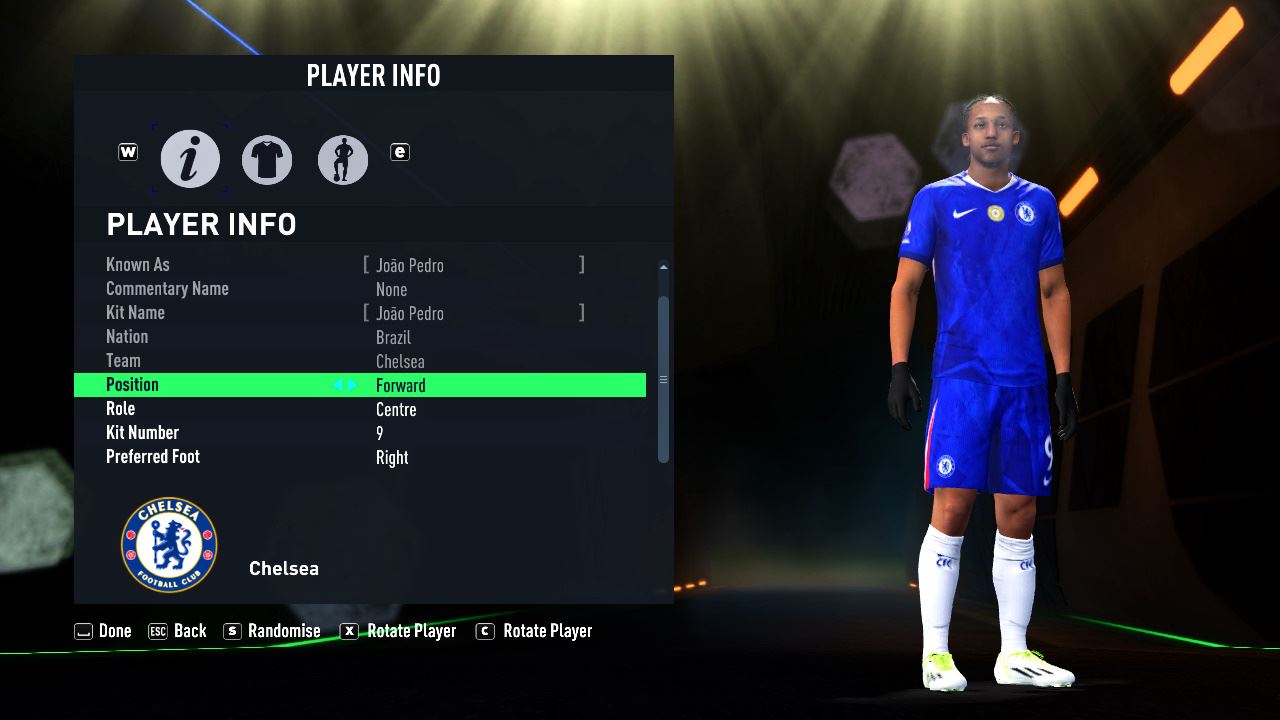Open the kit shirt tab
This screenshot has width=1280, height=720.
pos(267,159)
